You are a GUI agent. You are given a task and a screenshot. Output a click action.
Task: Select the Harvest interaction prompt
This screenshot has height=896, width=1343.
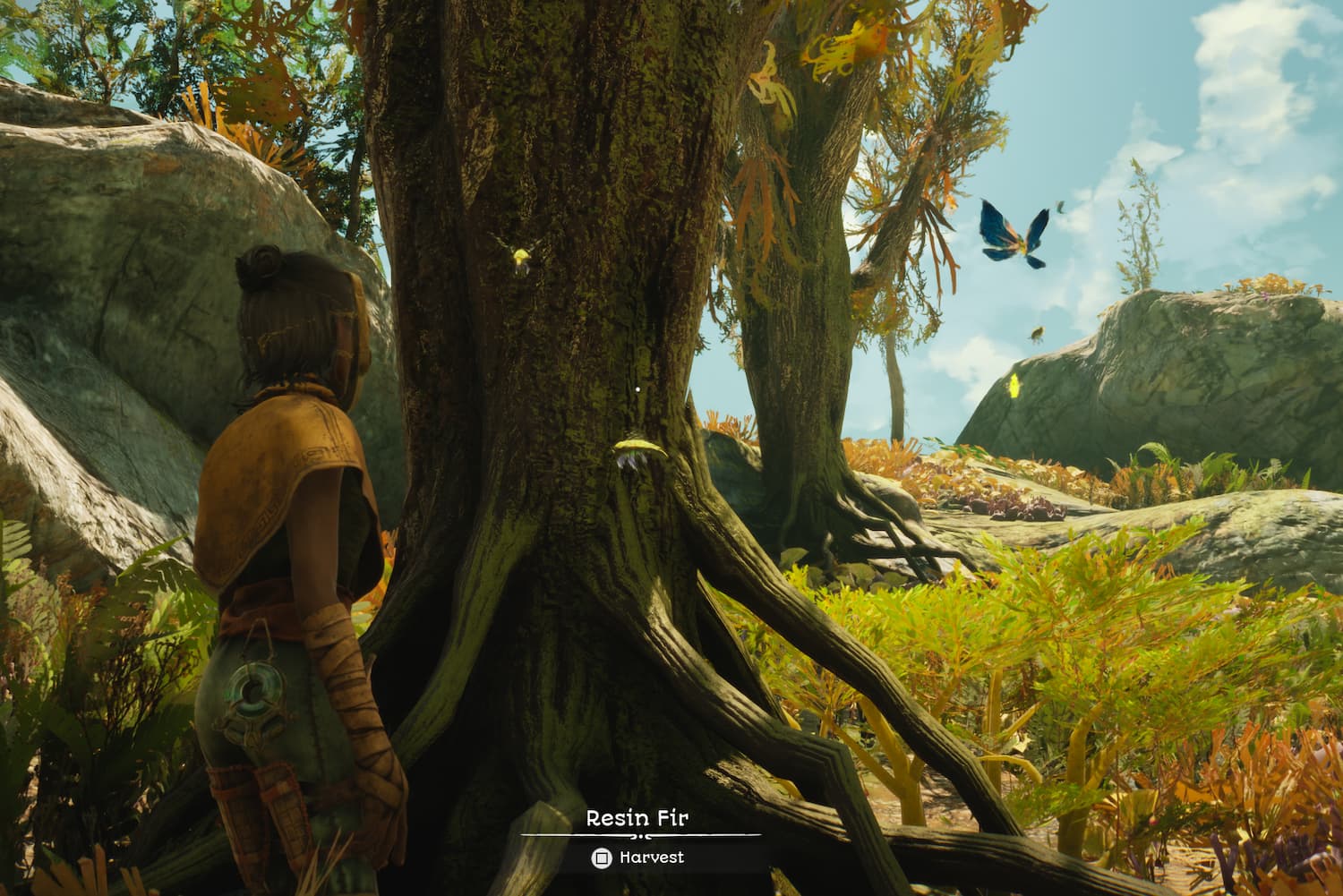pos(651,857)
